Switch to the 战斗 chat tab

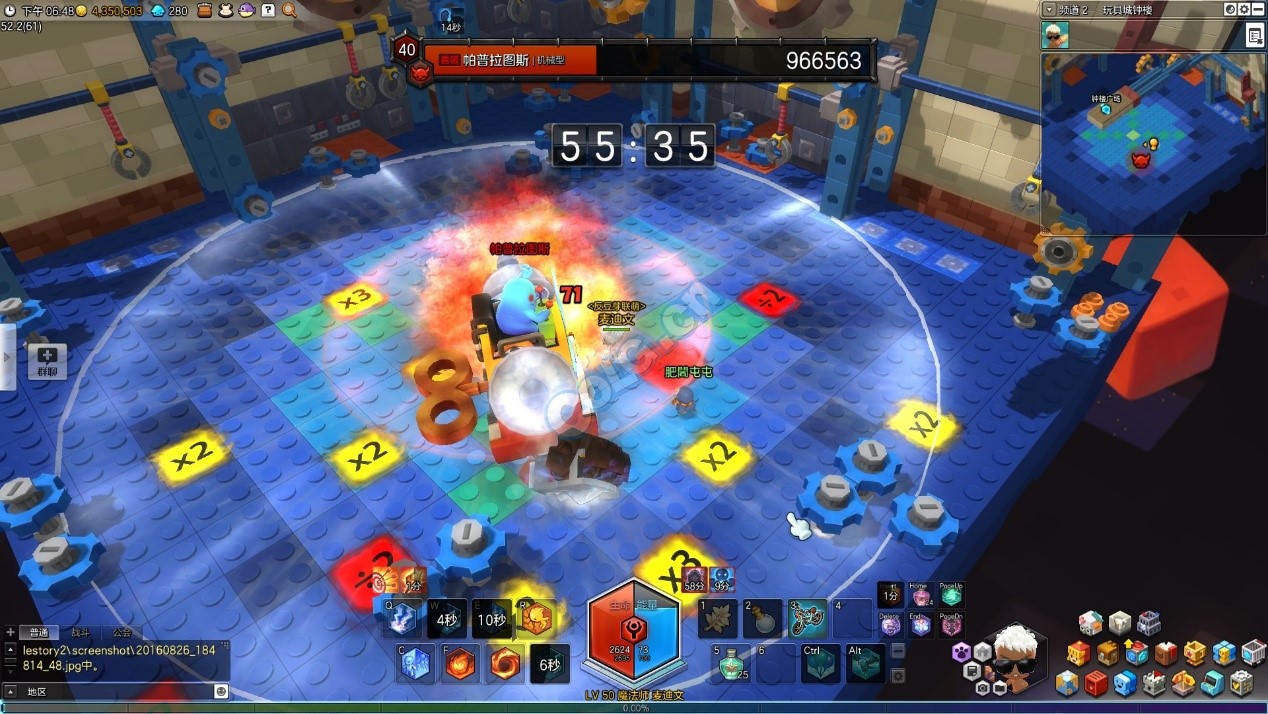tap(78, 633)
